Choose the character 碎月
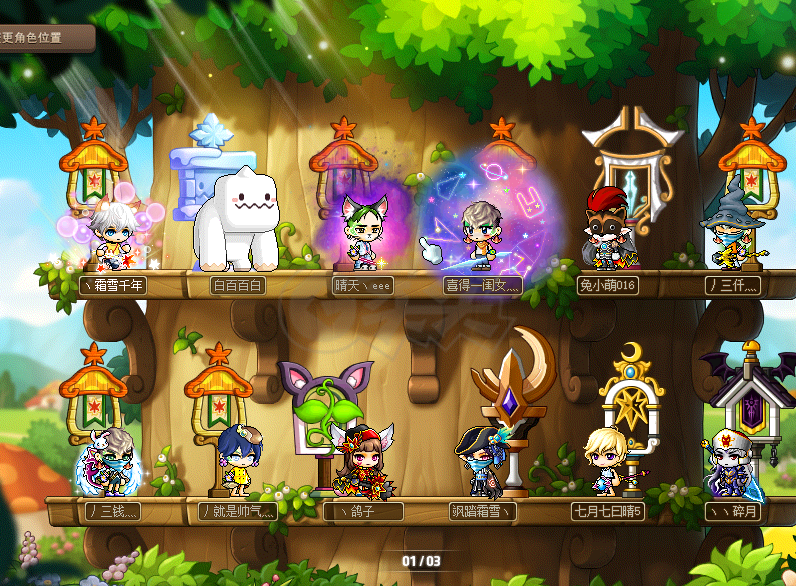 (731, 464)
